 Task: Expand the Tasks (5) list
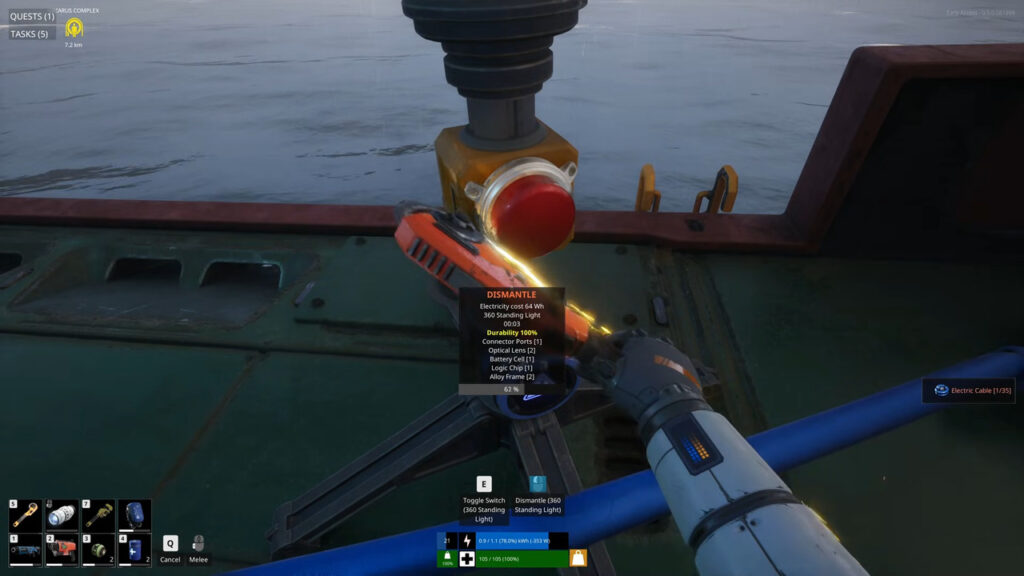point(29,34)
